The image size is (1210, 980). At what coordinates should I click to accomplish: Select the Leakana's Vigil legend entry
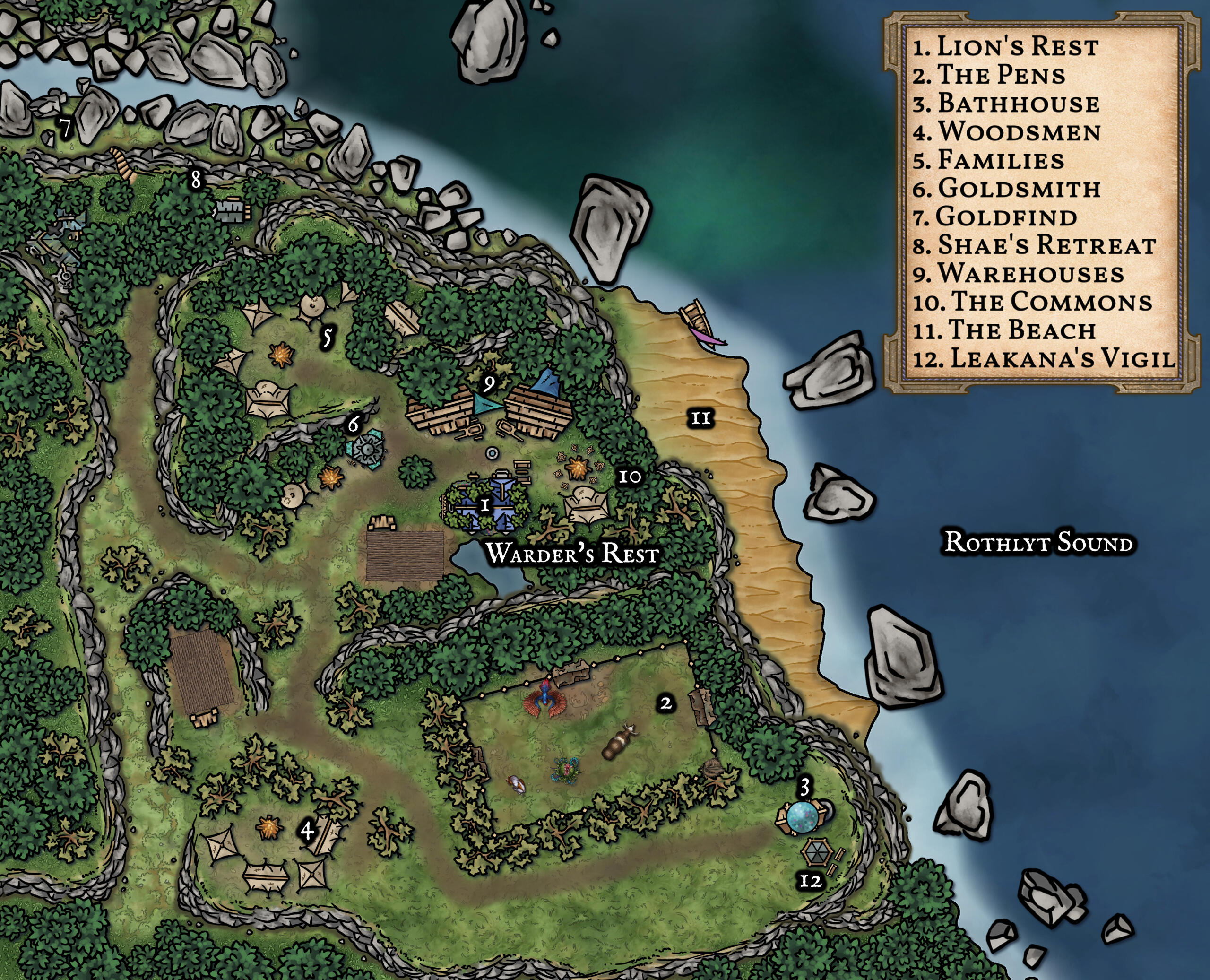coord(1044,358)
